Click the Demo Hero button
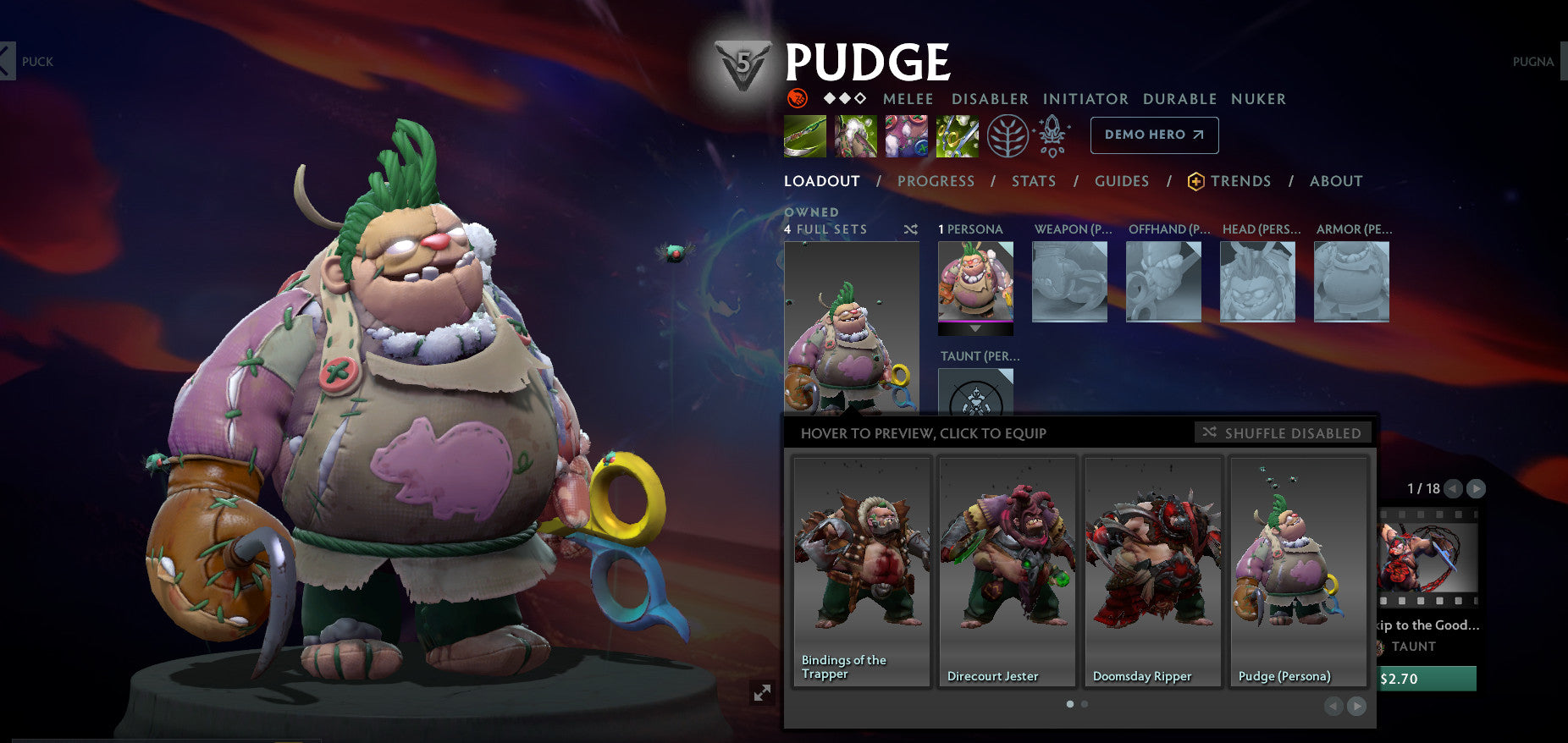The width and height of the screenshot is (1568, 743). pos(1153,135)
